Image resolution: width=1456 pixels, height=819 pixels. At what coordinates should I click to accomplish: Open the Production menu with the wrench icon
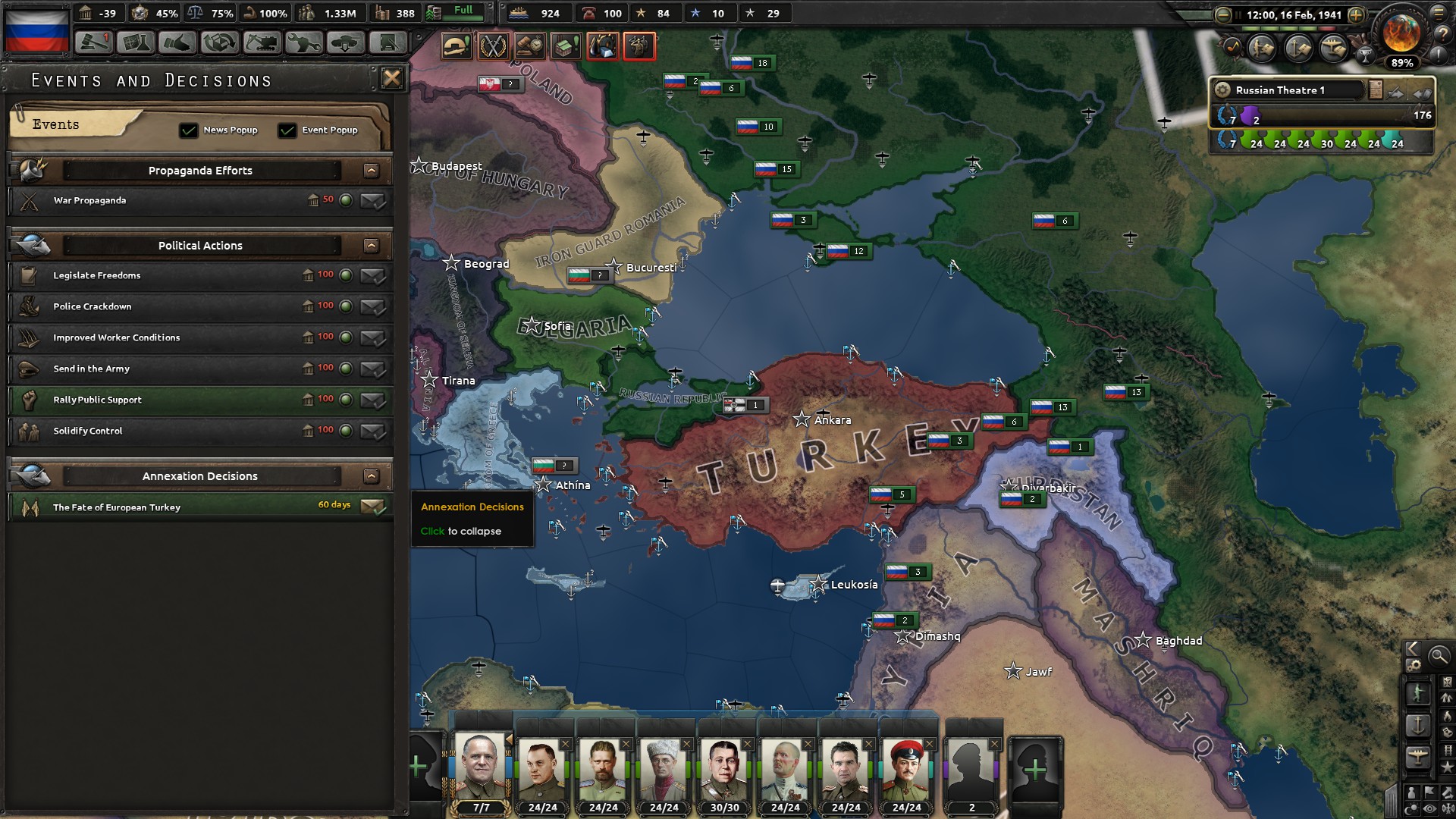[x=303, y=43]
